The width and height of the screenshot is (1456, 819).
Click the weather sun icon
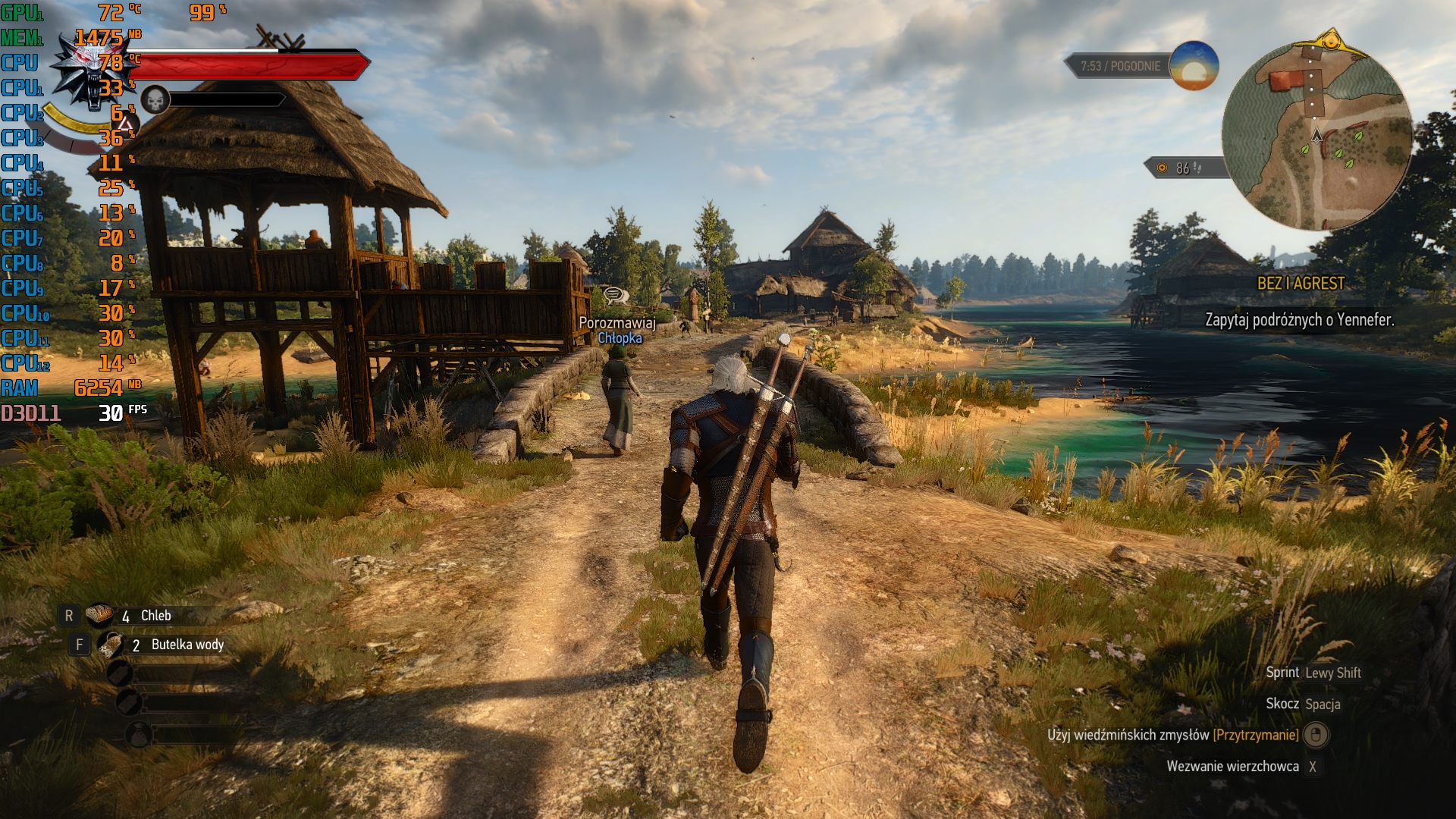[x=1194, y=66]
